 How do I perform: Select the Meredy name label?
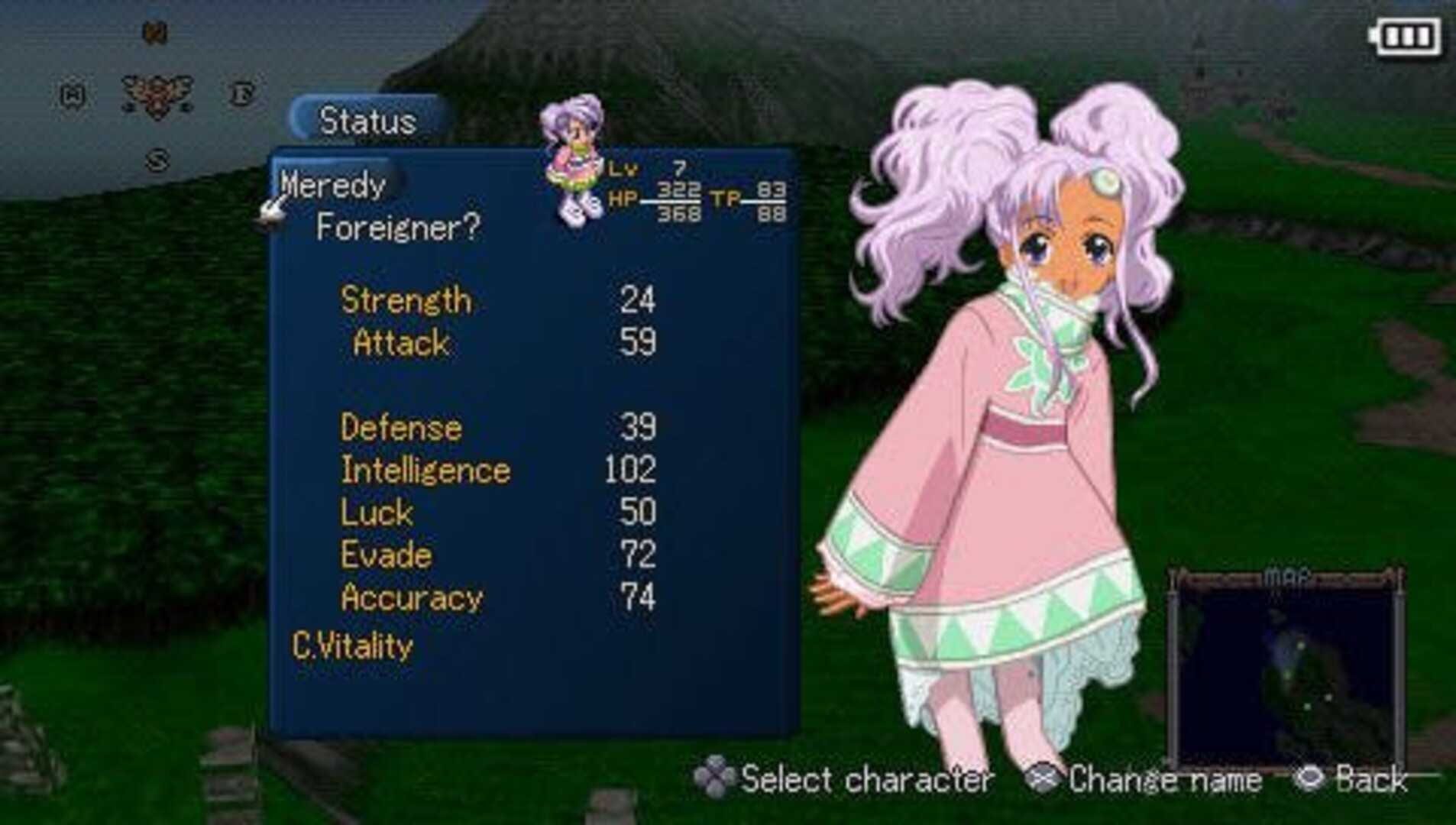click(333, 186)
